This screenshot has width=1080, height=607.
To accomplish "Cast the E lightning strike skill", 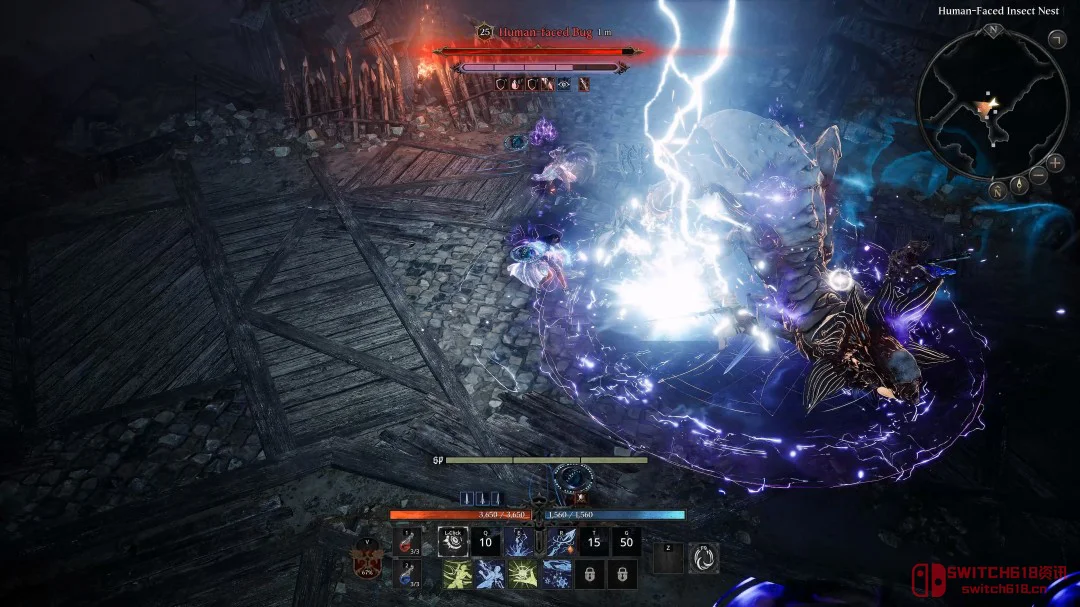I will (x=518, y=542).
